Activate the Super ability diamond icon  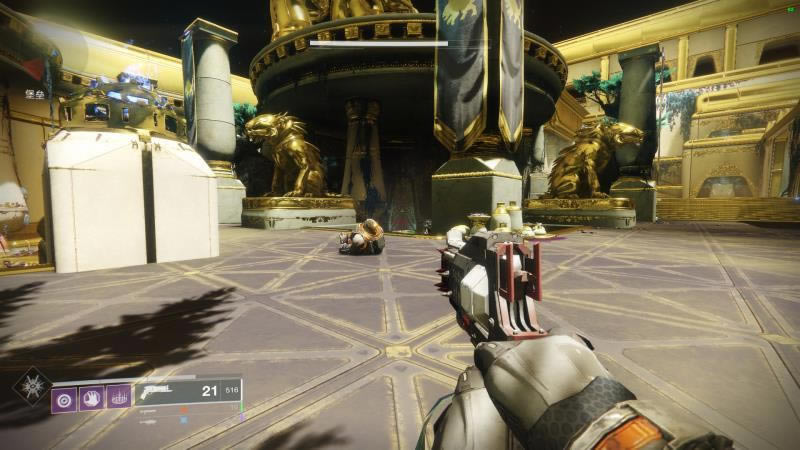click(x=30, y=385)
